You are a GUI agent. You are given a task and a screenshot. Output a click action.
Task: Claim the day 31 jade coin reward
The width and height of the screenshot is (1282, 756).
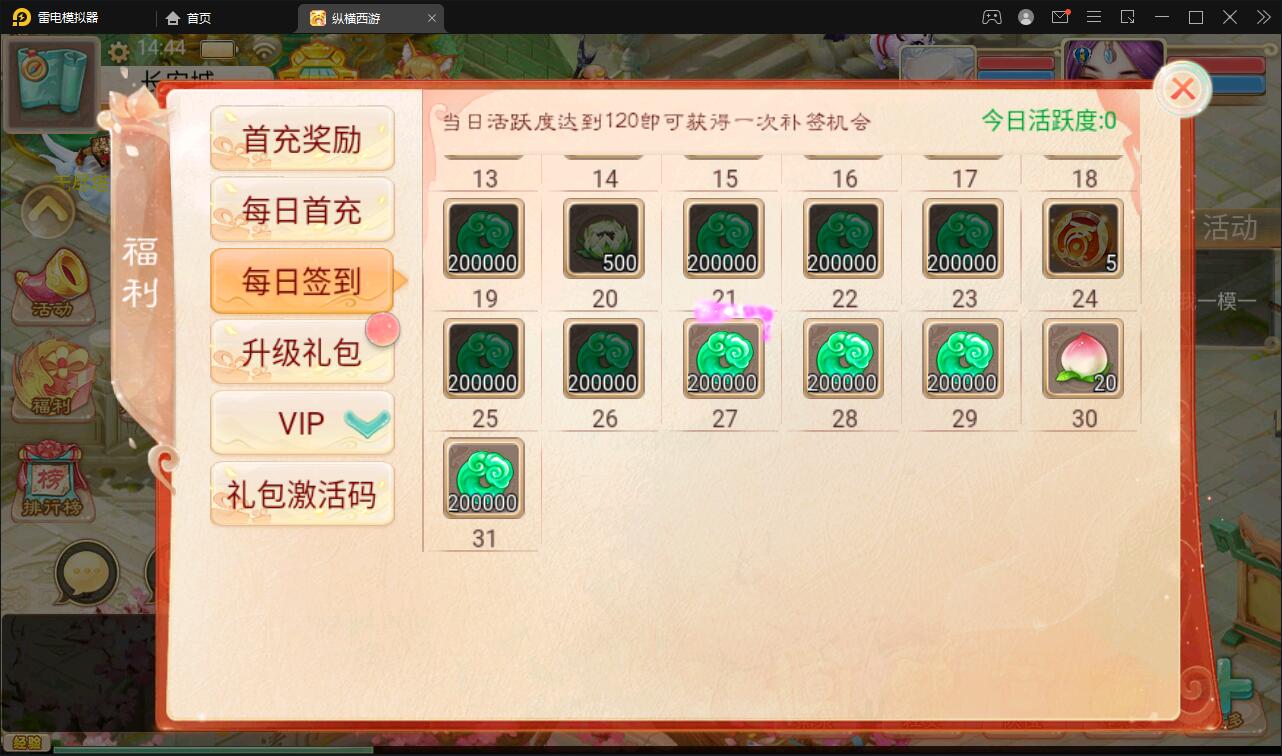coord(483,478)
